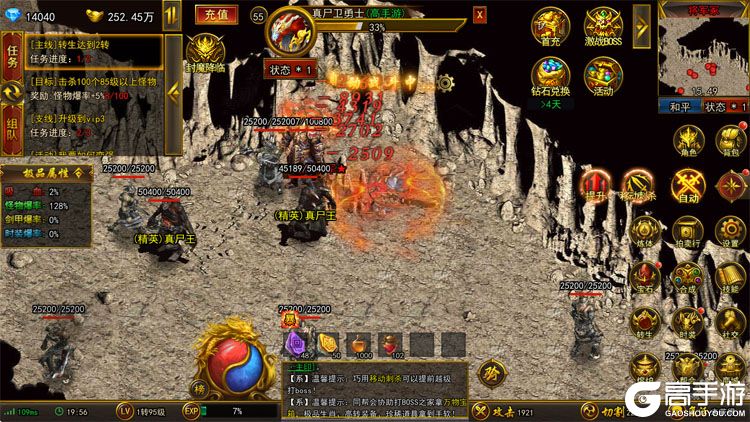Open the 激战BOSS icon
750x422 pixels.
coord(603,27)
